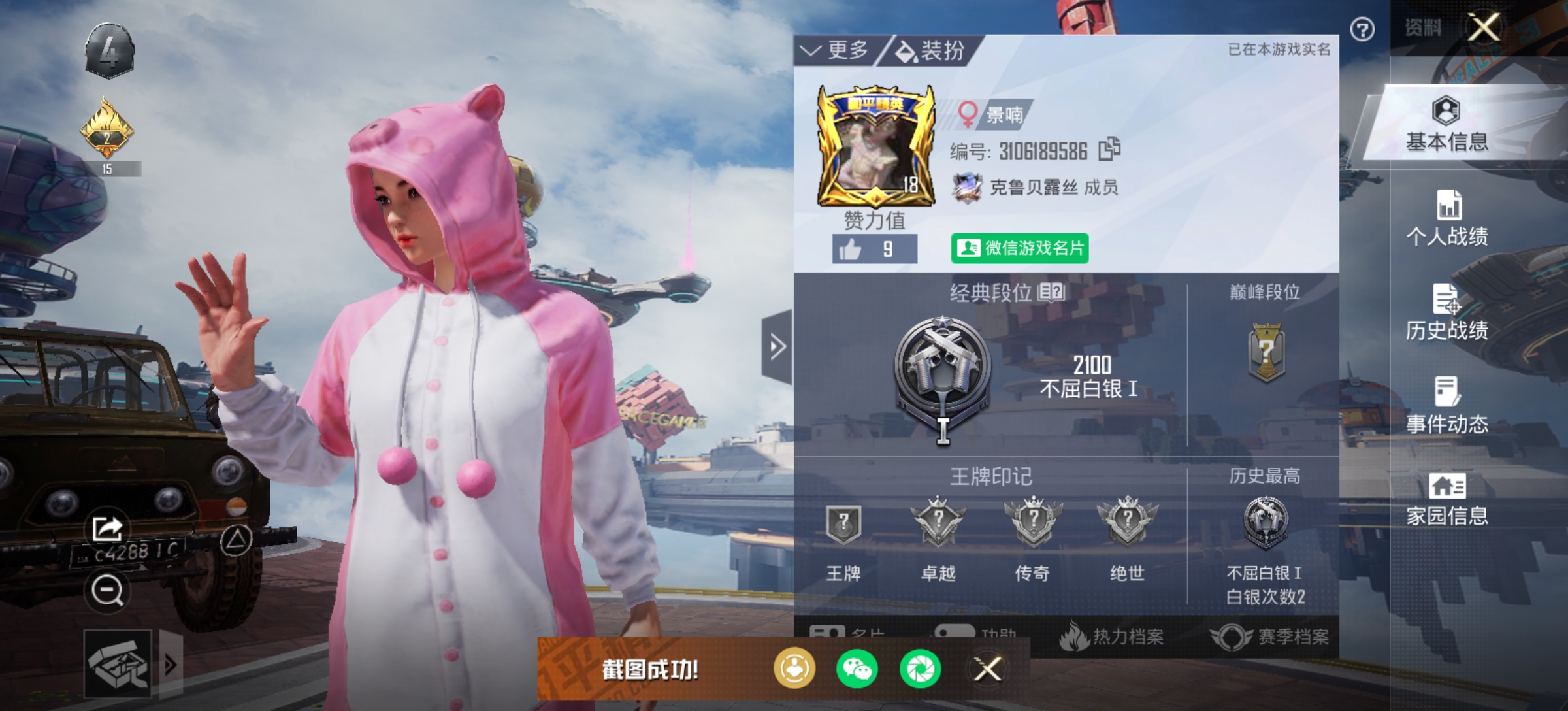Open the 历史战绩 tab
The image size is (1568, 711).
point(1446,313)
